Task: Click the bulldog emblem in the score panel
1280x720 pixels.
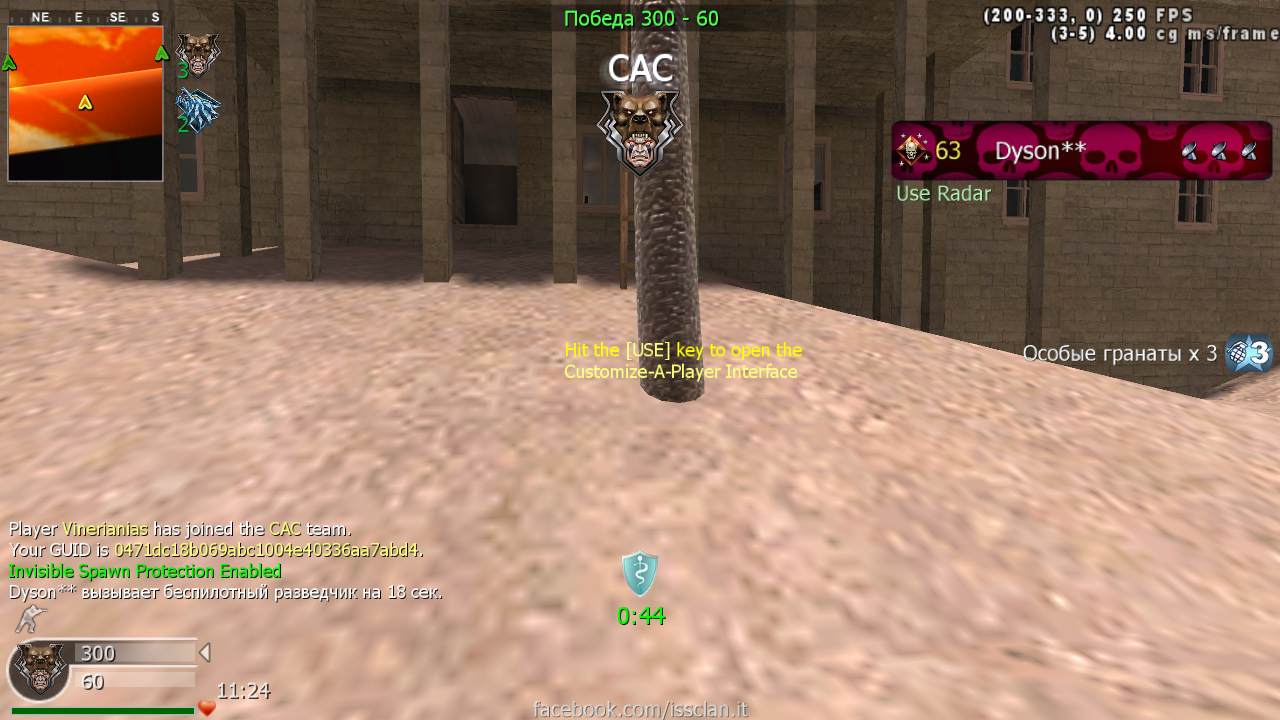Action: click(x=39, y=669)
